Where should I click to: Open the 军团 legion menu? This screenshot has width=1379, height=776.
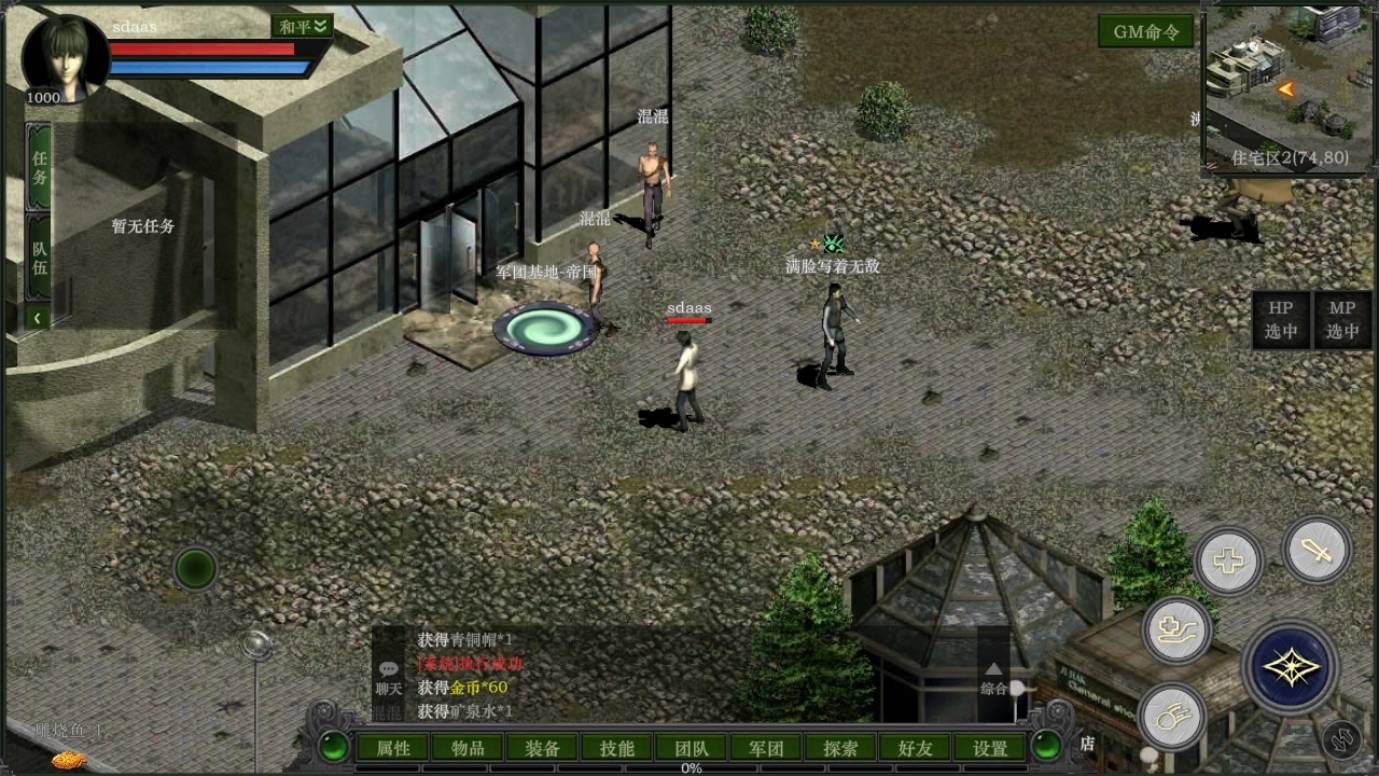pyautogui.click(x=766, y=748)
